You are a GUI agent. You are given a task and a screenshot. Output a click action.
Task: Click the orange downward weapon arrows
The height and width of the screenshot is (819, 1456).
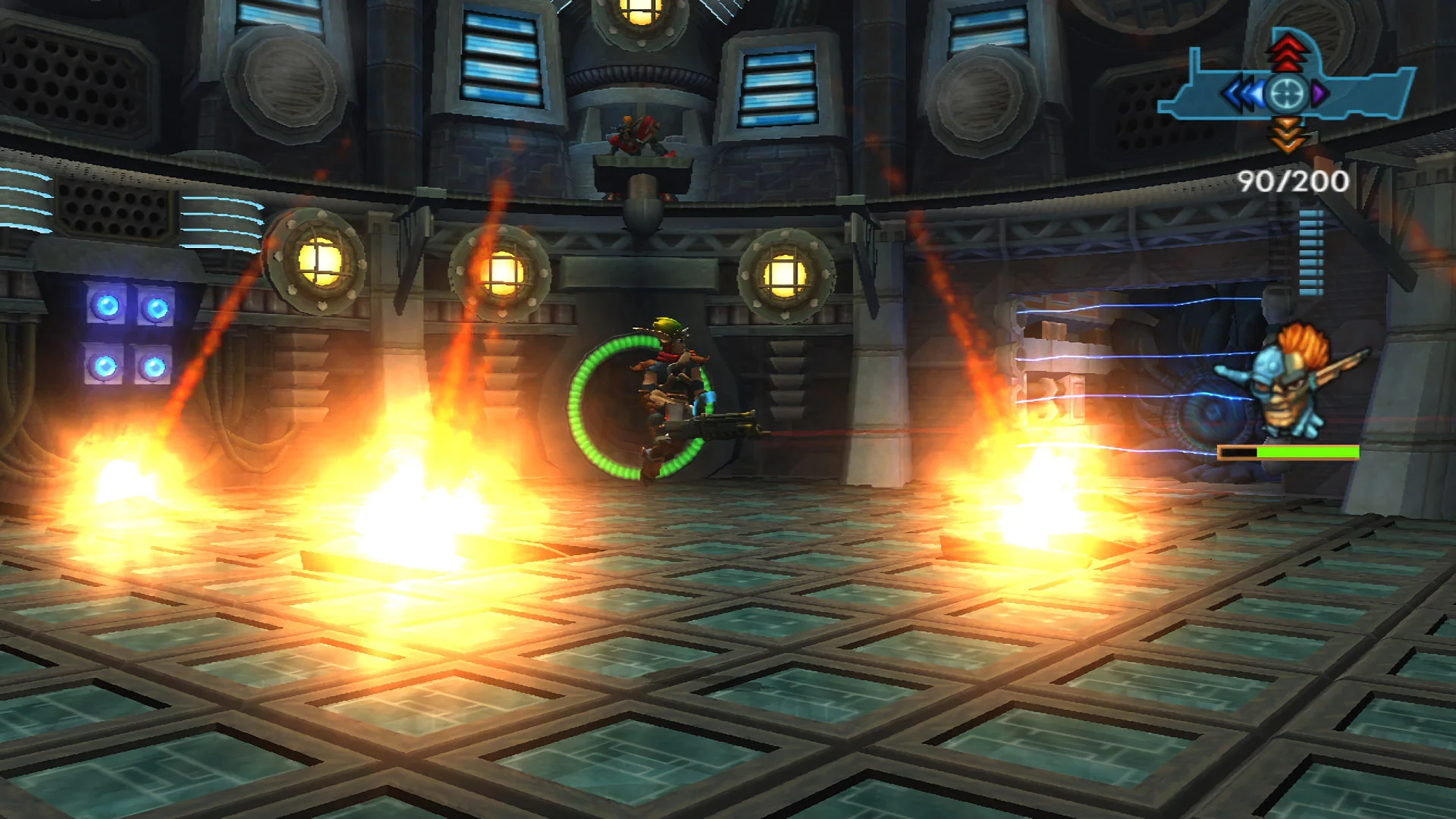click(x=1287, y=135)
